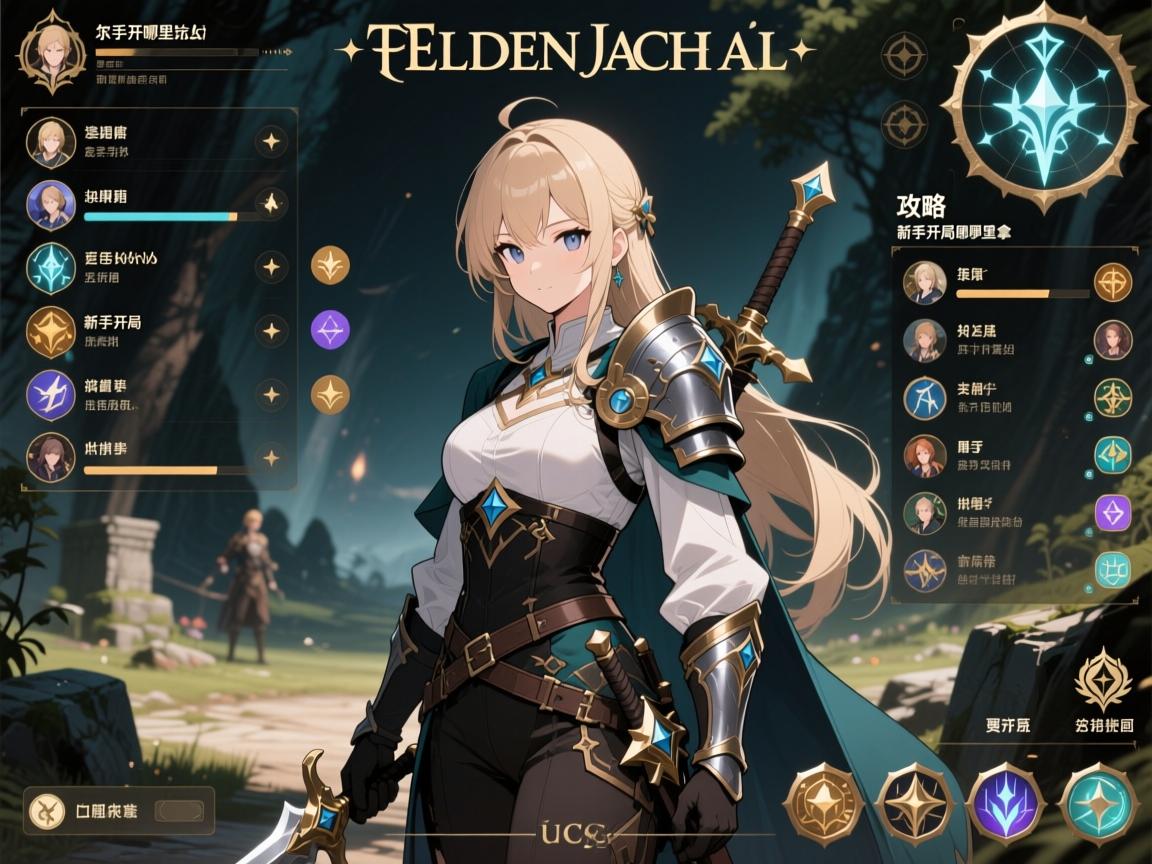Activate the purple crystal ability in the bottom bar

pos(1005,803)
